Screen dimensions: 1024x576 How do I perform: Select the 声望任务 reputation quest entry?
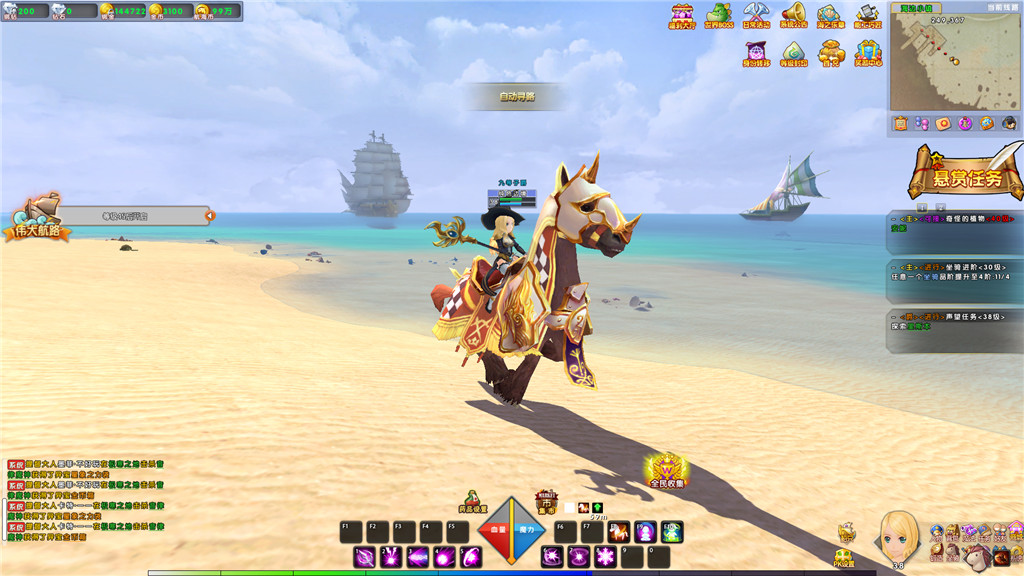955,322
